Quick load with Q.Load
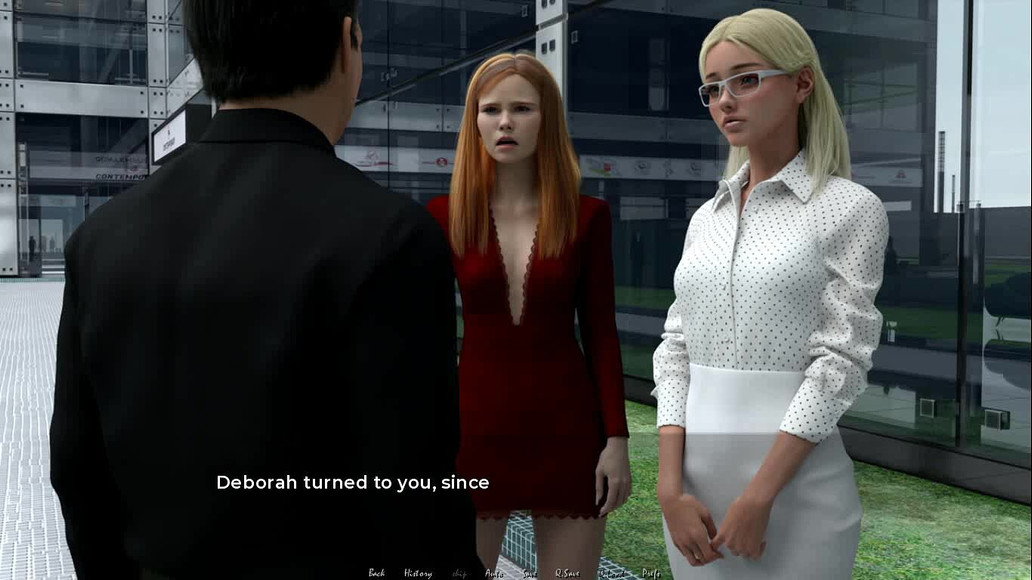 pyautogui.click(x=612, y=573)
